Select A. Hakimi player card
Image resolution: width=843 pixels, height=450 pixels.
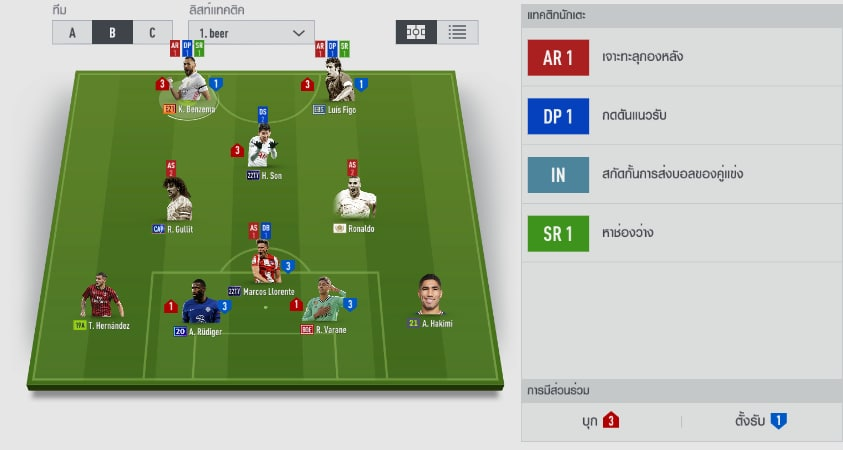tap(433, 298)
